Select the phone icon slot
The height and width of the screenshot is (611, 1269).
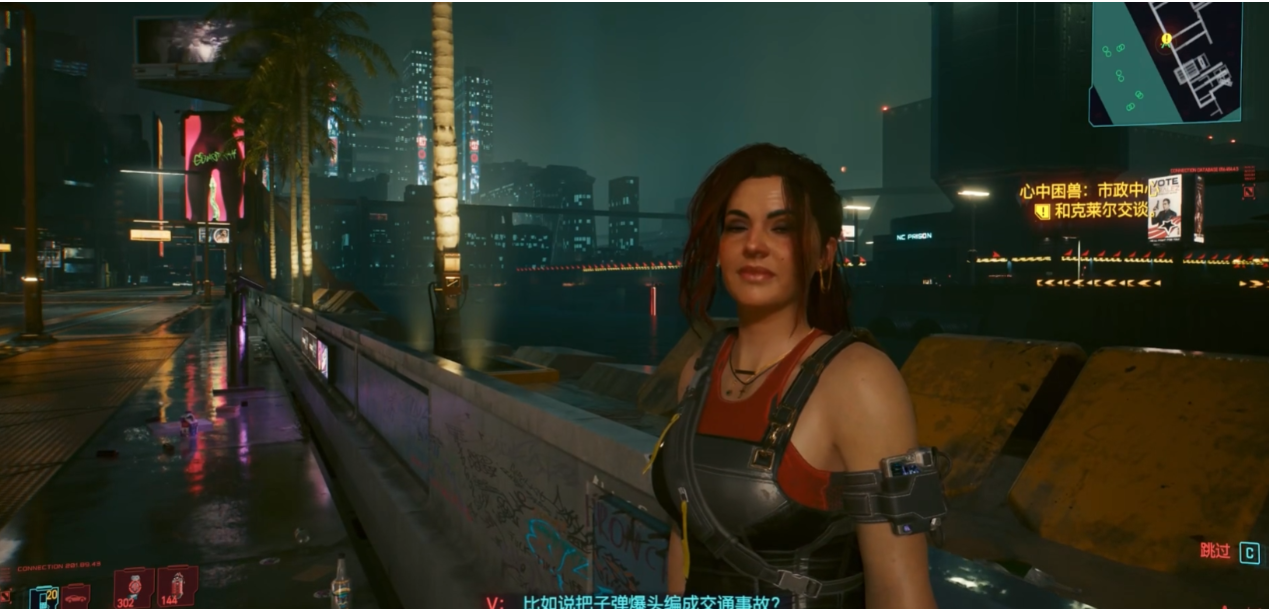(x=44, y=597)
